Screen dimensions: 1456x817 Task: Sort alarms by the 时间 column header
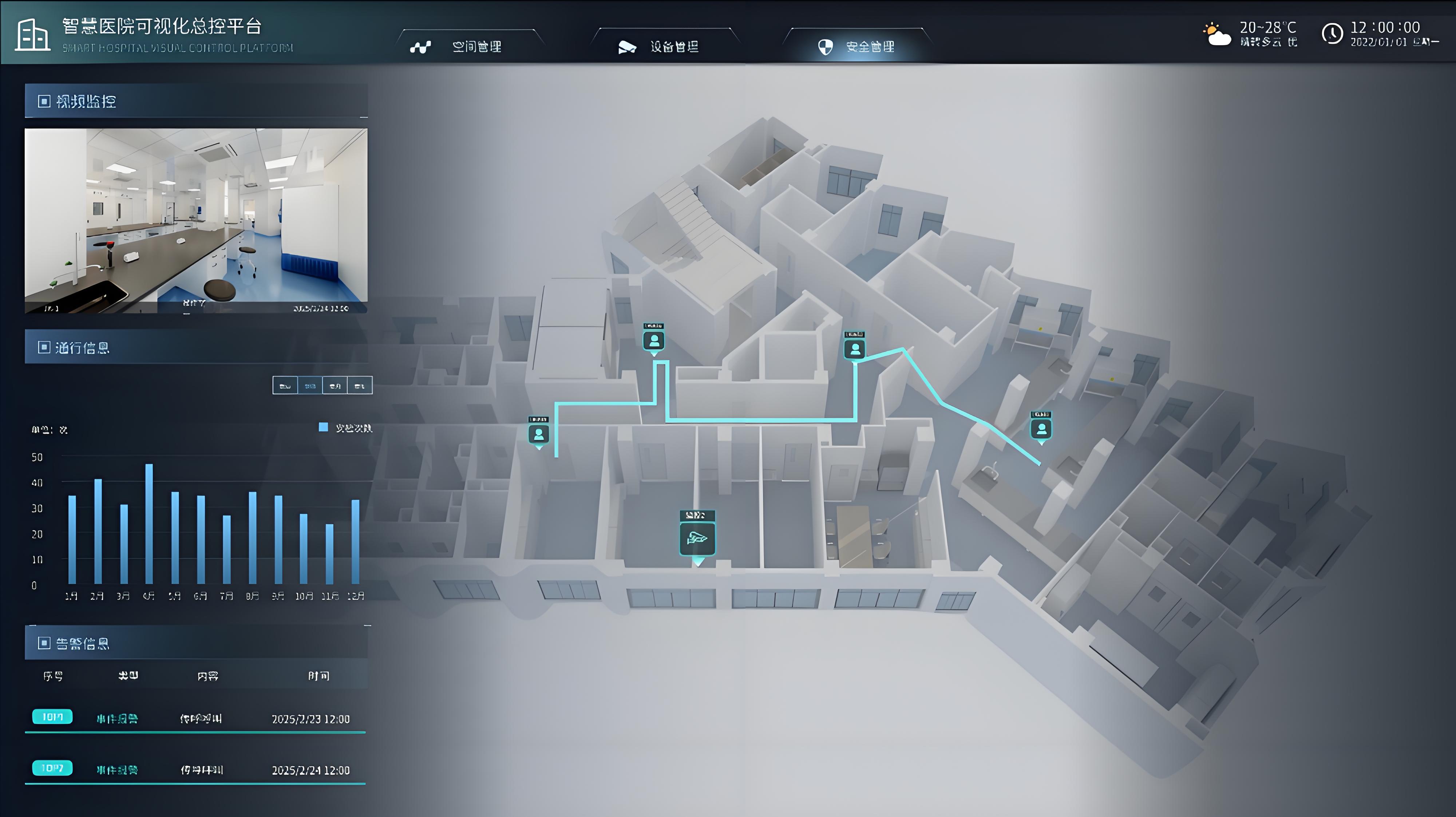click(x=318, y=676)
